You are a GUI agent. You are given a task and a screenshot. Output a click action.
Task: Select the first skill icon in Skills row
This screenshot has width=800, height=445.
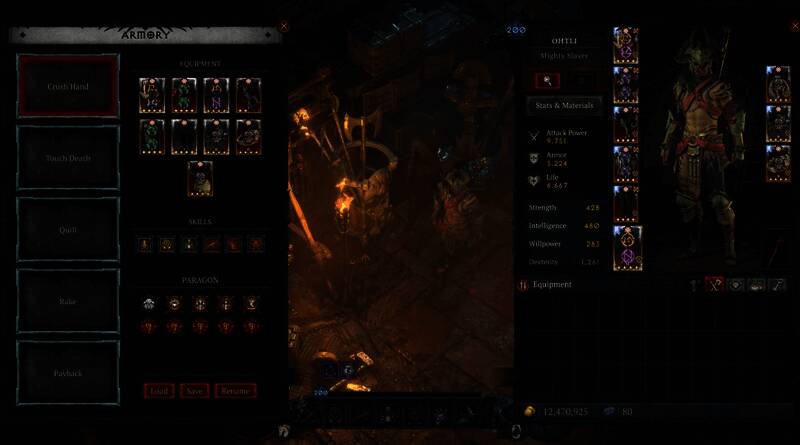(146, 244)
